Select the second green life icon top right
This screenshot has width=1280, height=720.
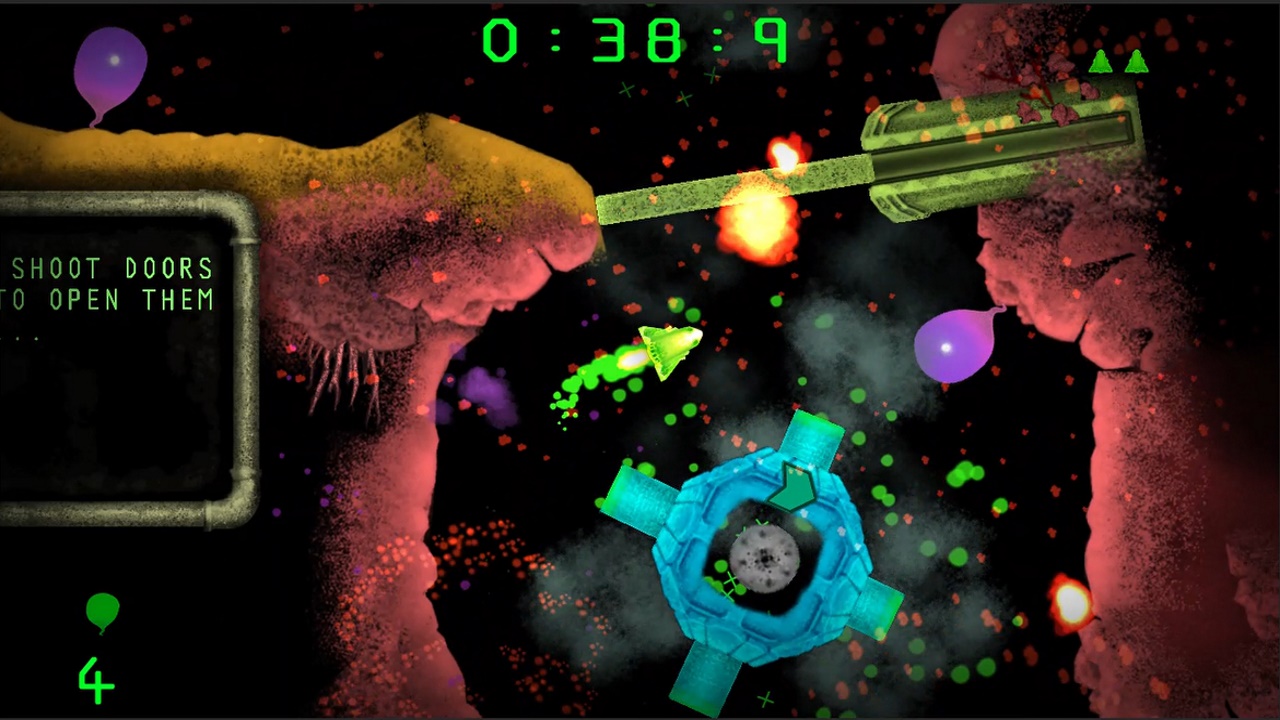(1138, 62)
